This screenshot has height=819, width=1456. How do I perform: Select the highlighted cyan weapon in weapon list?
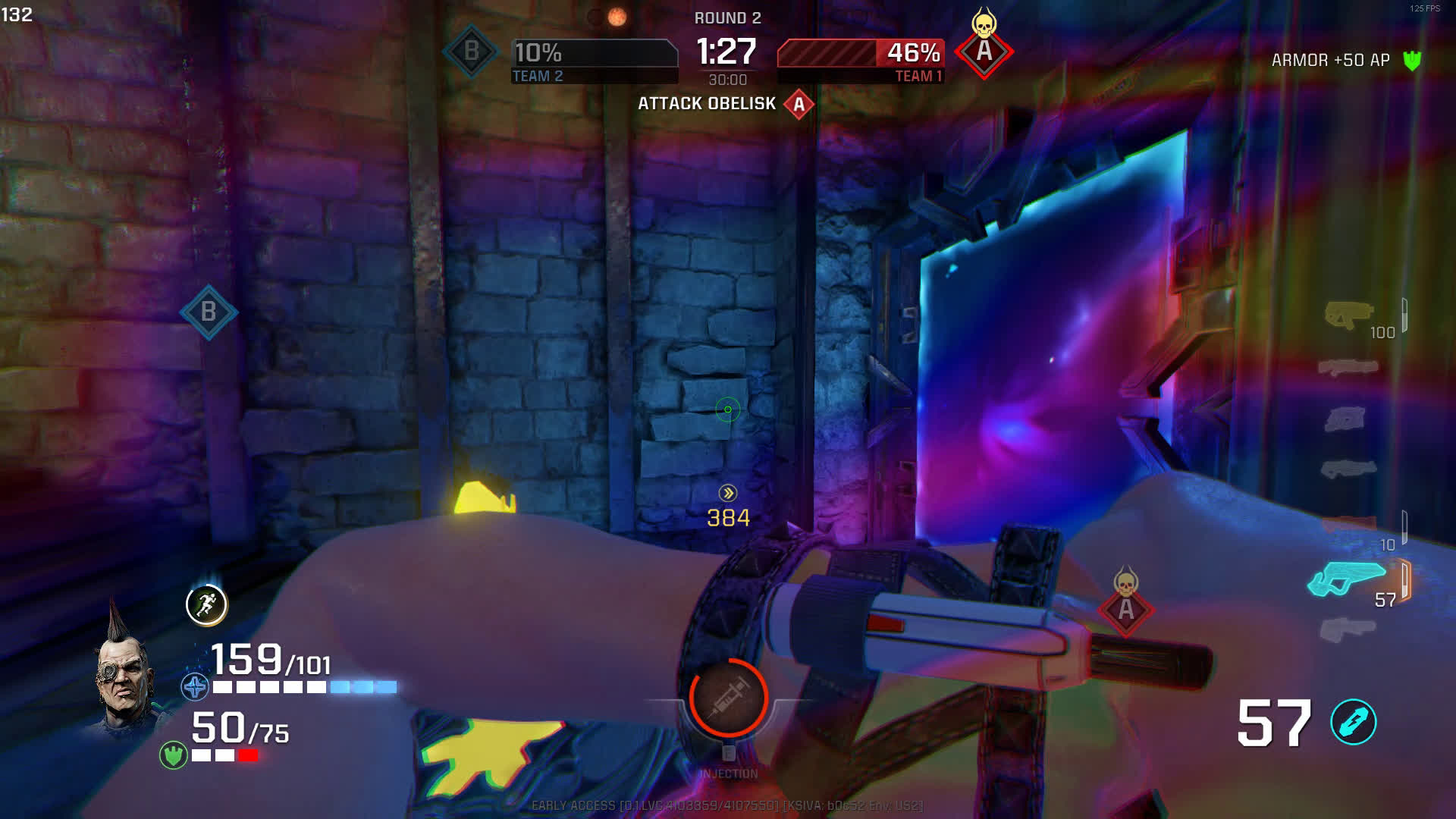coord(1347,580)
